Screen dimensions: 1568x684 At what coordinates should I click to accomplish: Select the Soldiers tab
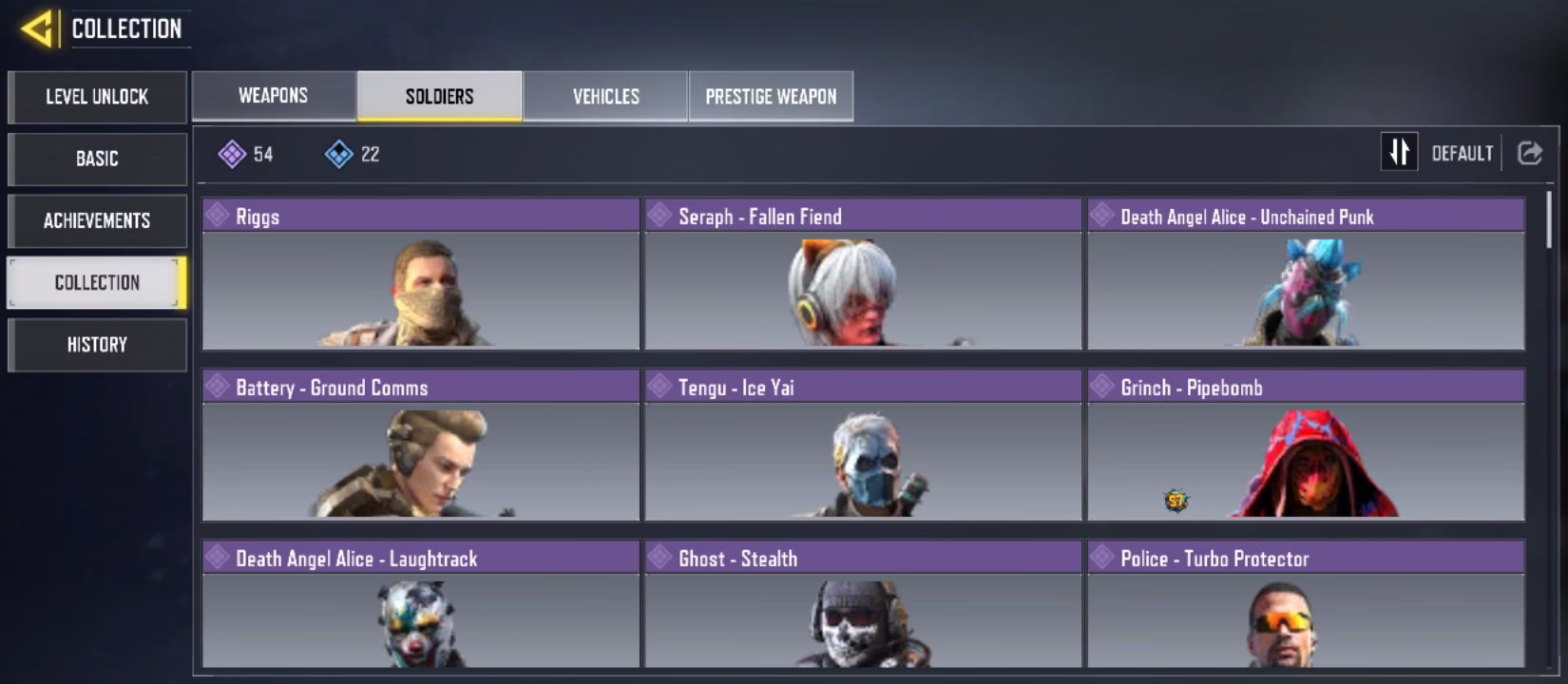(x=439, y=96)
